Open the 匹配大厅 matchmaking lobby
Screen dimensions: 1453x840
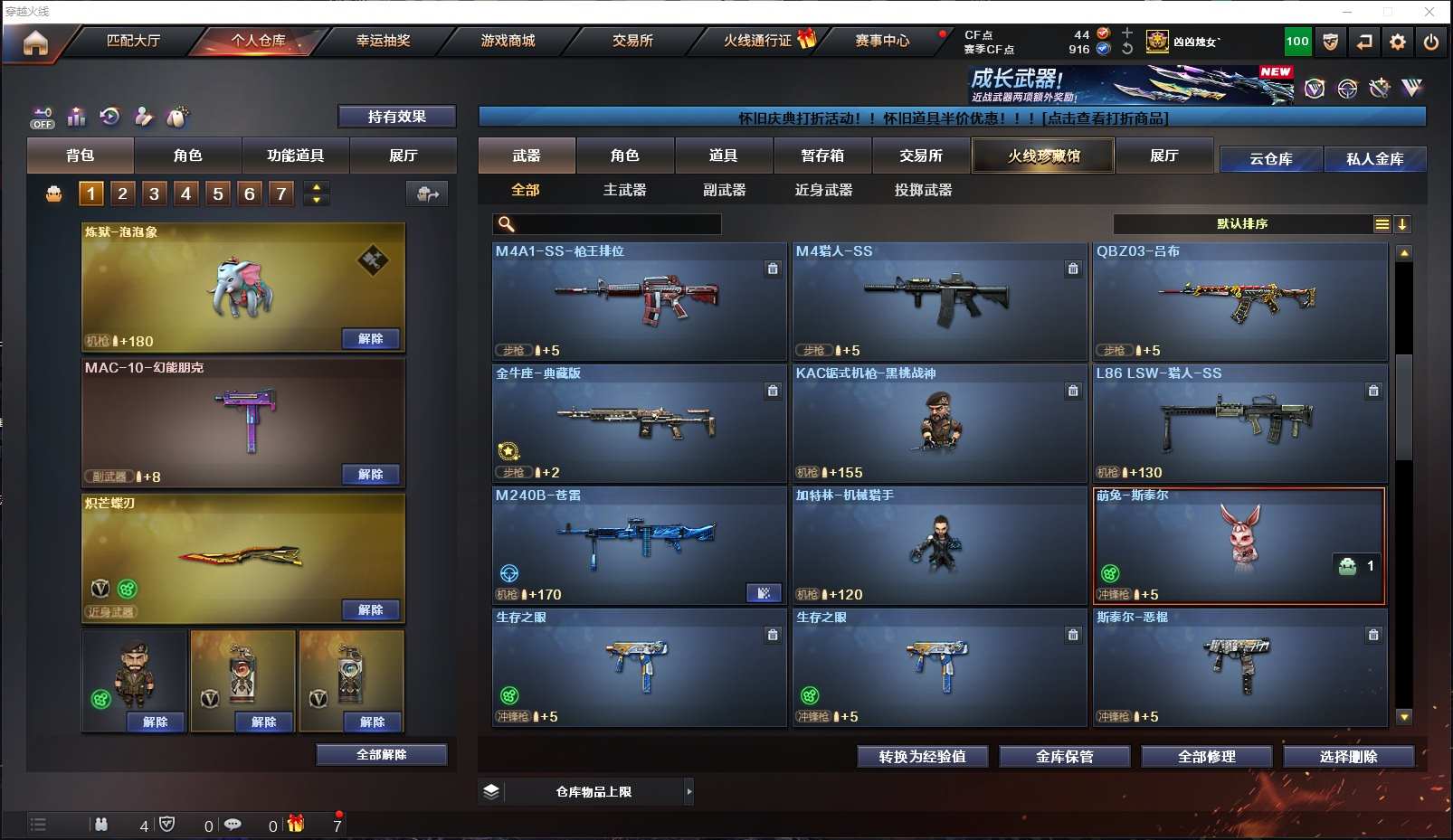tap(133, 41)
